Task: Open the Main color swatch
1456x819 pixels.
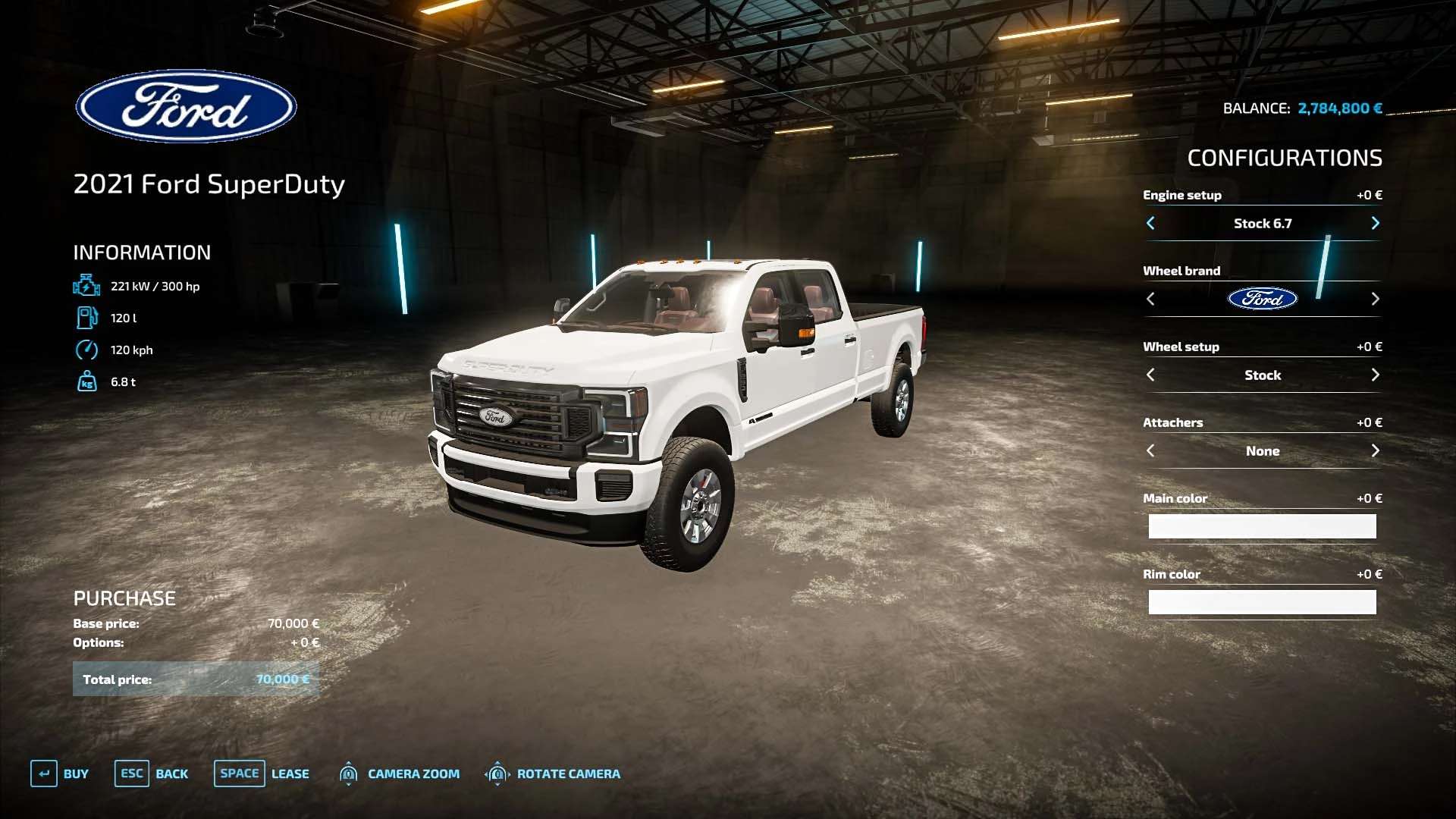Action: [1262, 526]
